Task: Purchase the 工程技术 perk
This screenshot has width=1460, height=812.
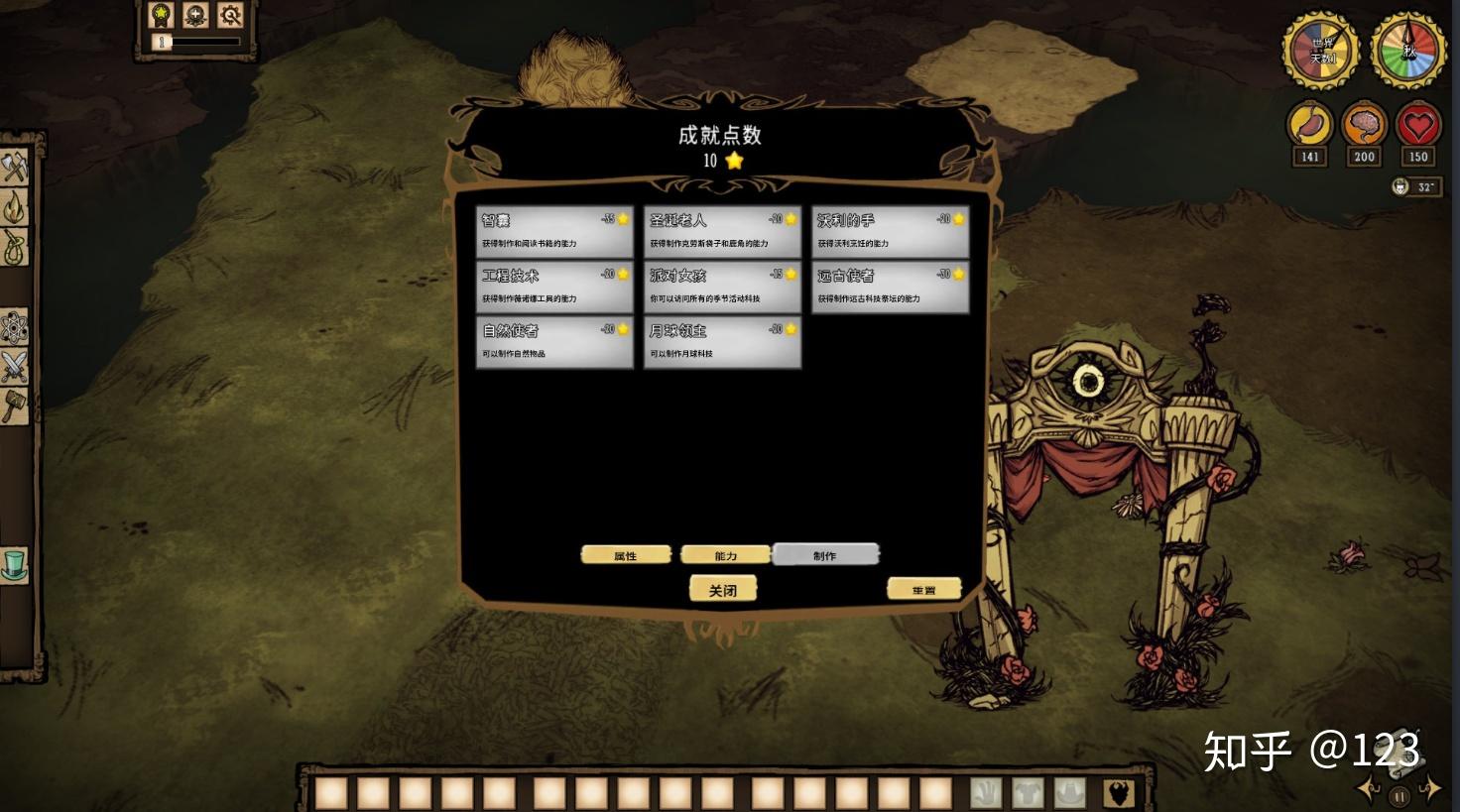Action: tap(554, 287)
